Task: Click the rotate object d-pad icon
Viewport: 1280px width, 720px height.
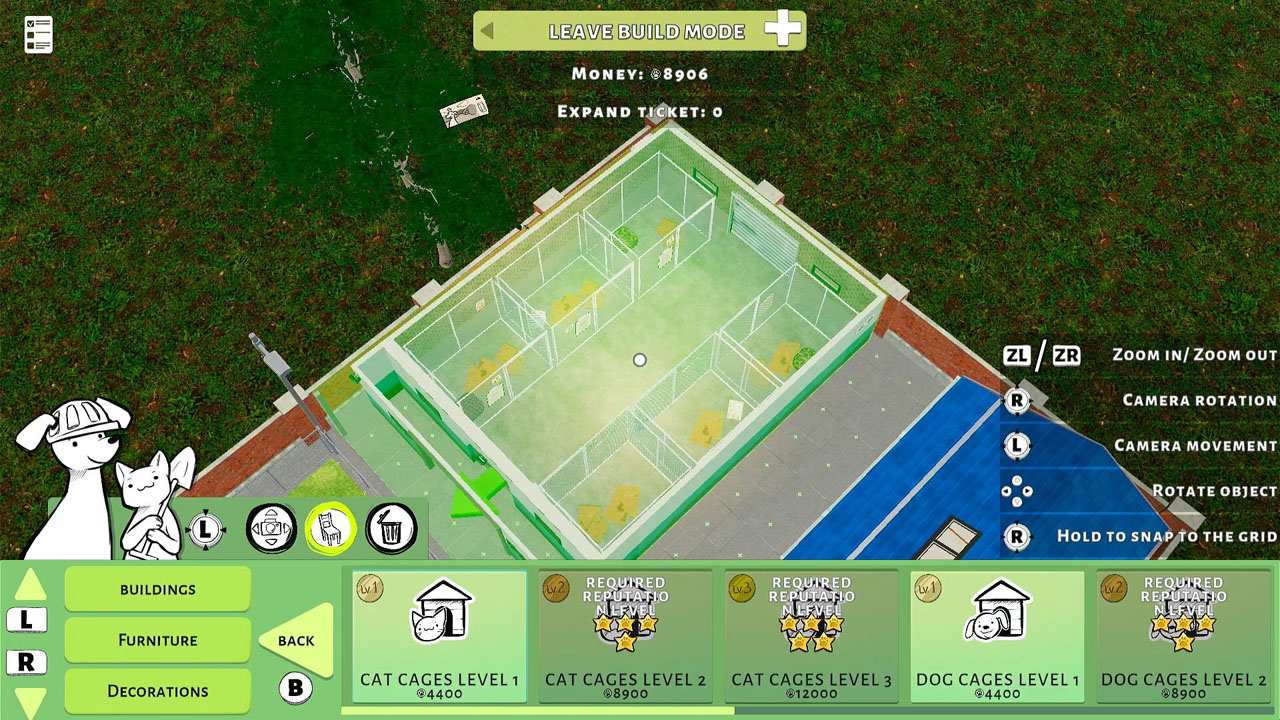Action: click(1017, 491)
